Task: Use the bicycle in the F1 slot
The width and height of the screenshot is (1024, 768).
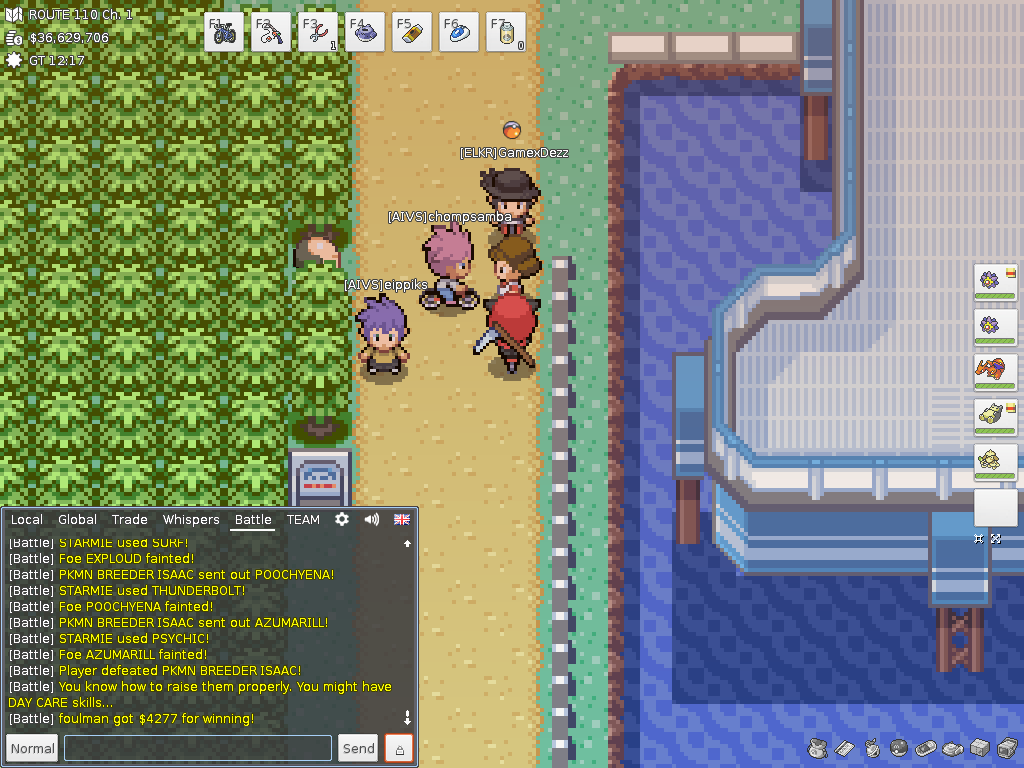Action: click(224, 32)
